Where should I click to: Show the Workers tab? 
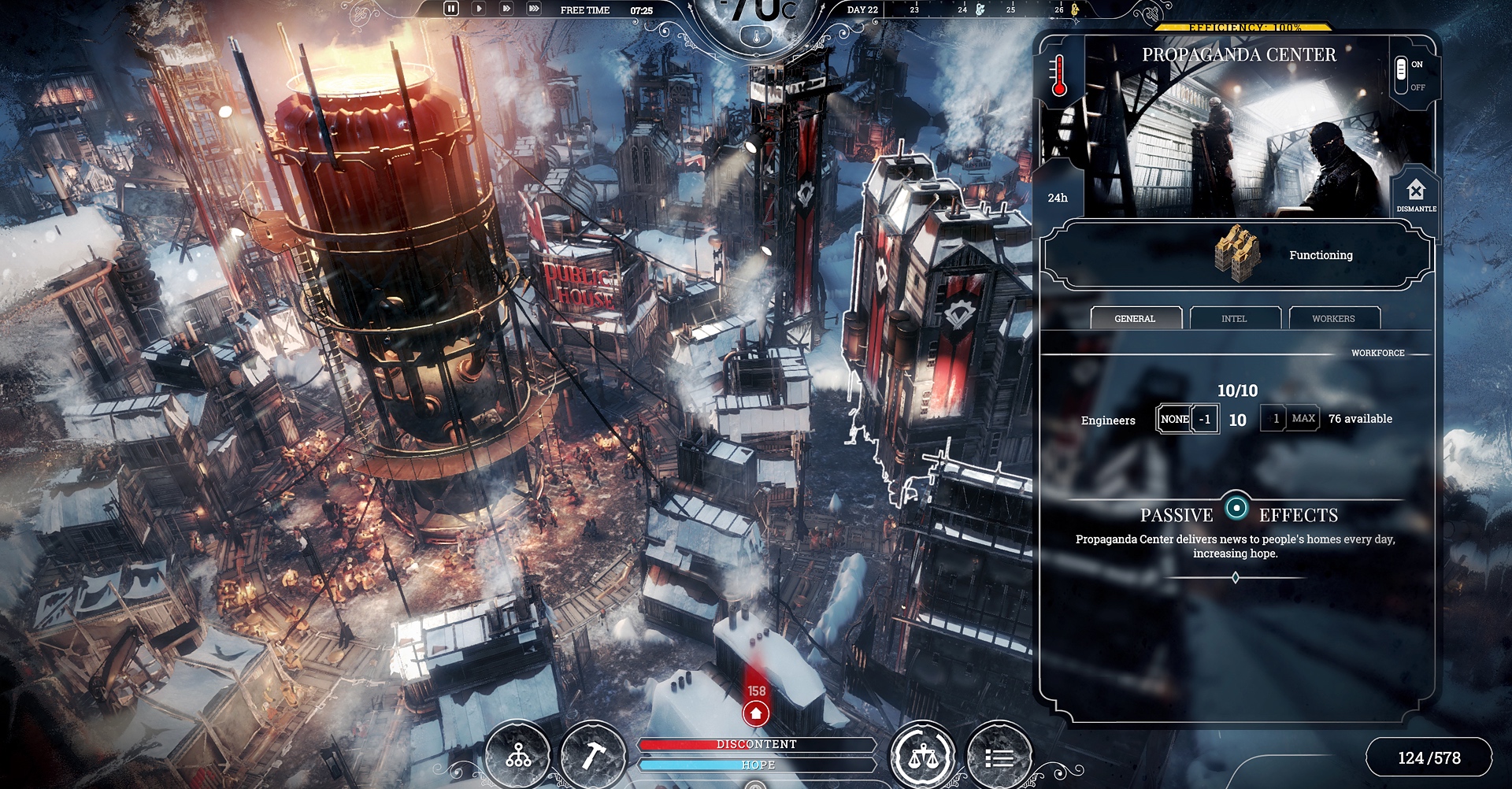pyautogui.click(x=1333, y=318)
